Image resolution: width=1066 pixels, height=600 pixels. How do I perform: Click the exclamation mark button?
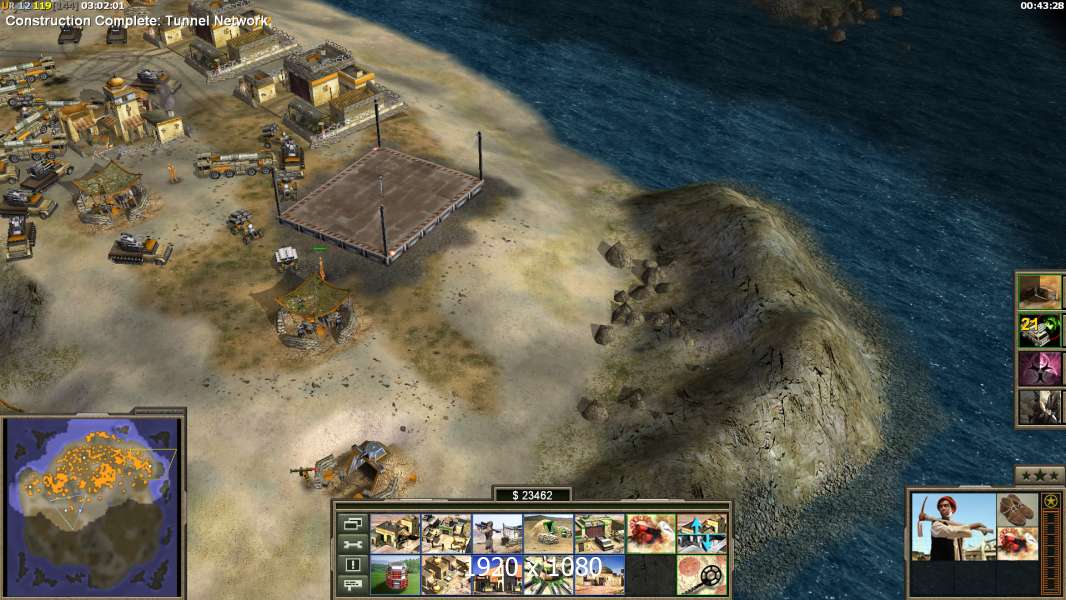pos(352,565)
